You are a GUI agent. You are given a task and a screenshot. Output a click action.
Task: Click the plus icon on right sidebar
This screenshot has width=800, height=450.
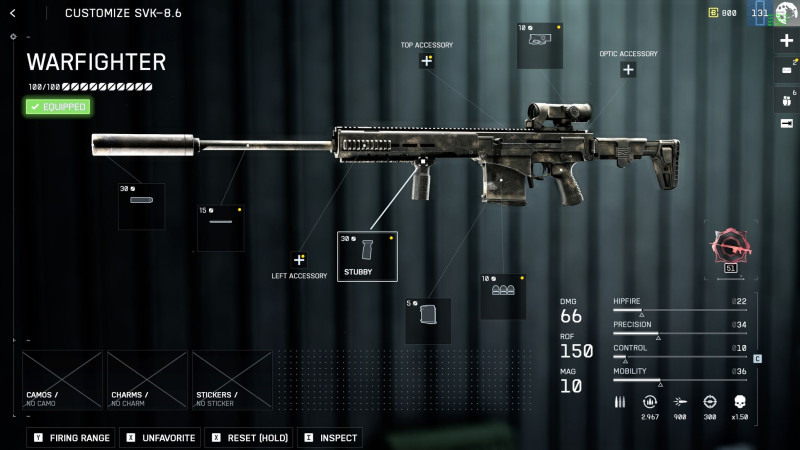click(x=786, y=41)
